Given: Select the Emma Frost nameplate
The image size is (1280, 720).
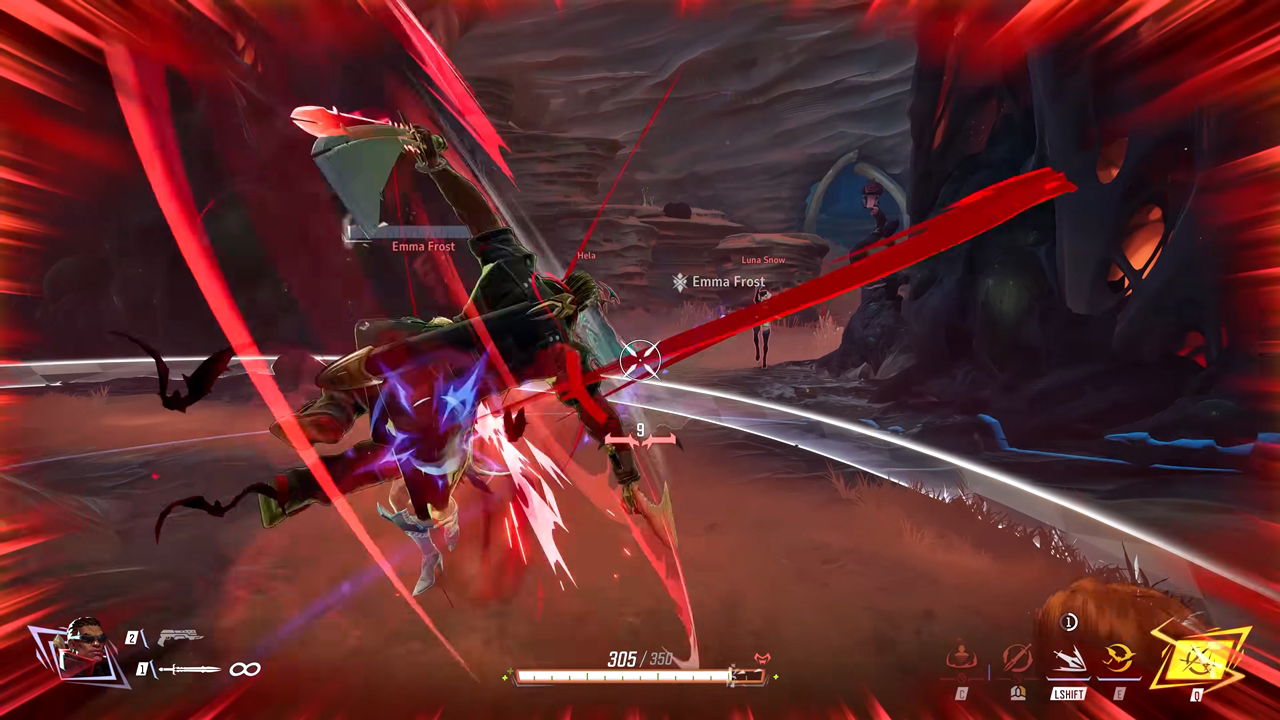Looking at the screenshot, I should point(424,245).
